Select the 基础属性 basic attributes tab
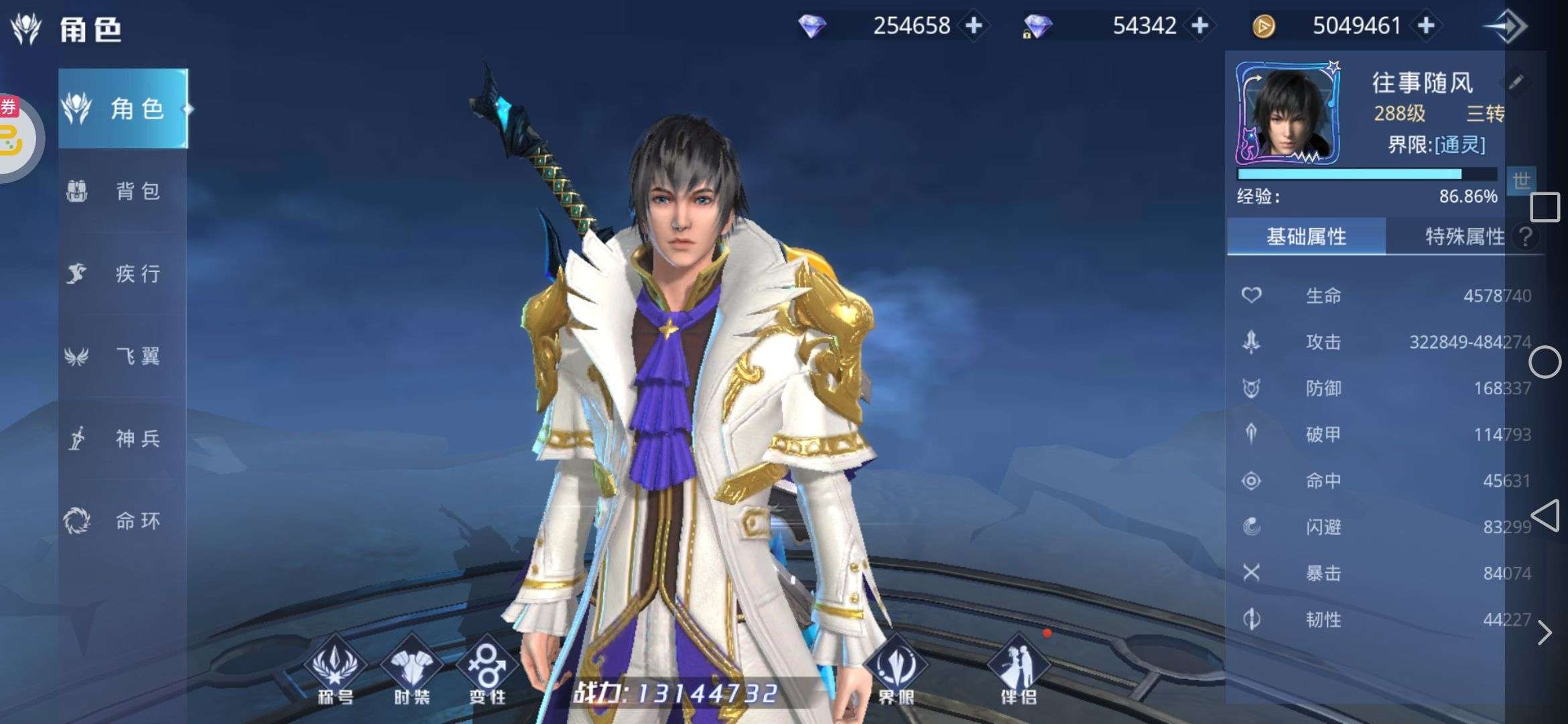The width and height of the screenshot is (1568, 724). (1306, 237)
